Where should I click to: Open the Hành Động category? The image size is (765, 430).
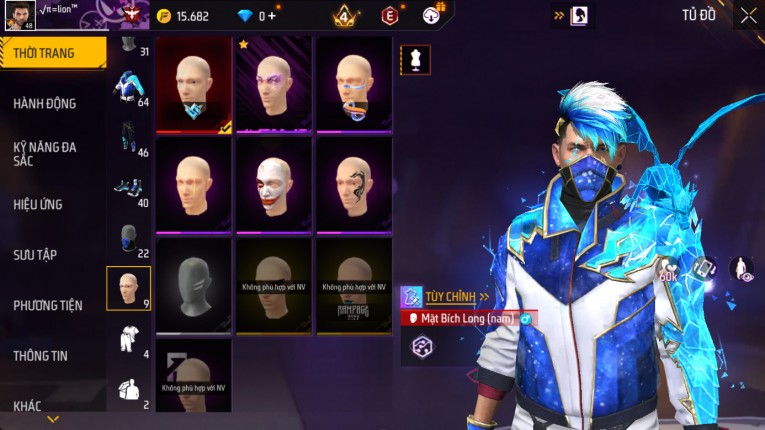[x=45, y=103]
